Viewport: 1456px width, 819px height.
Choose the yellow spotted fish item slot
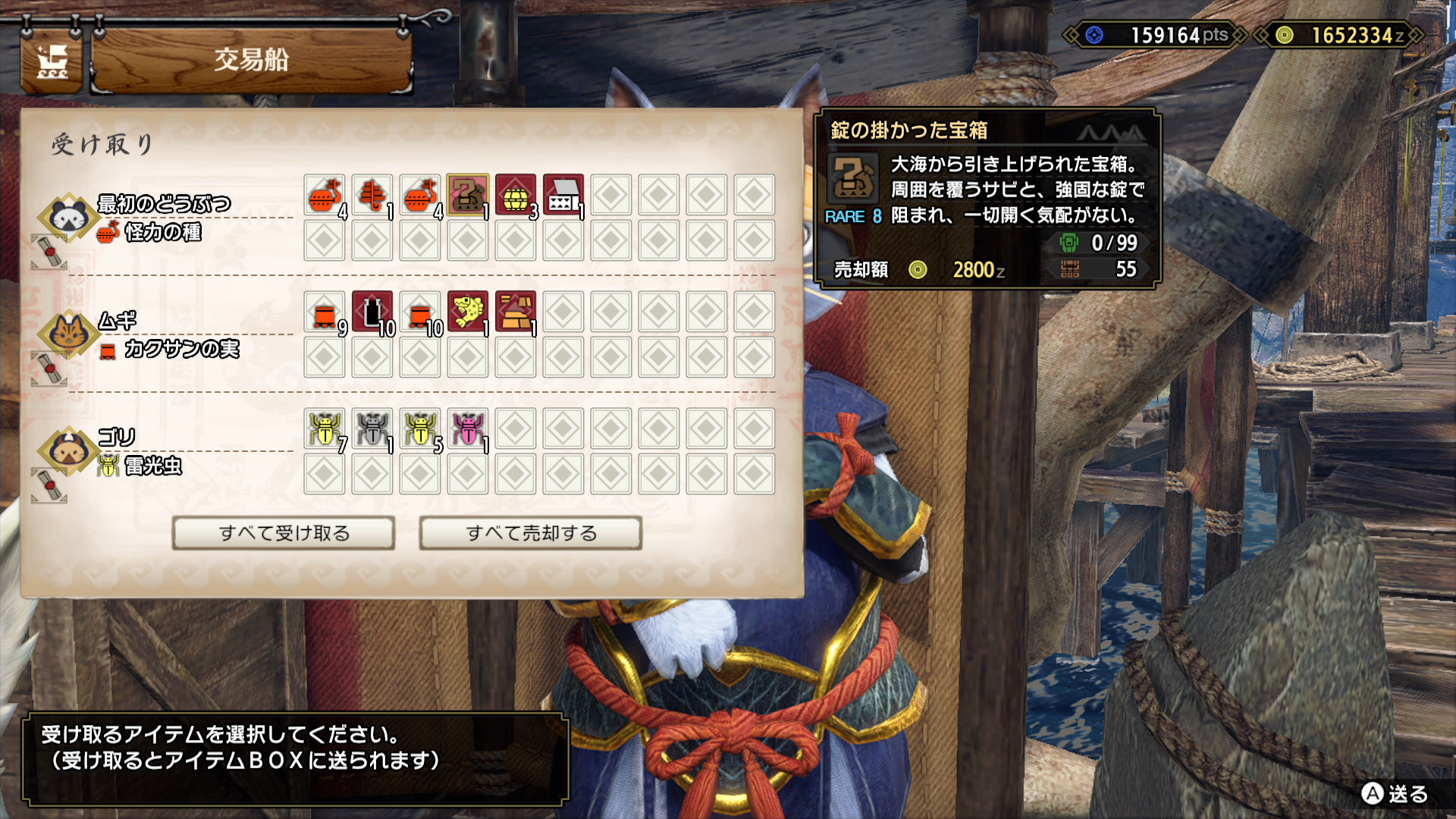tap(467, 312)
